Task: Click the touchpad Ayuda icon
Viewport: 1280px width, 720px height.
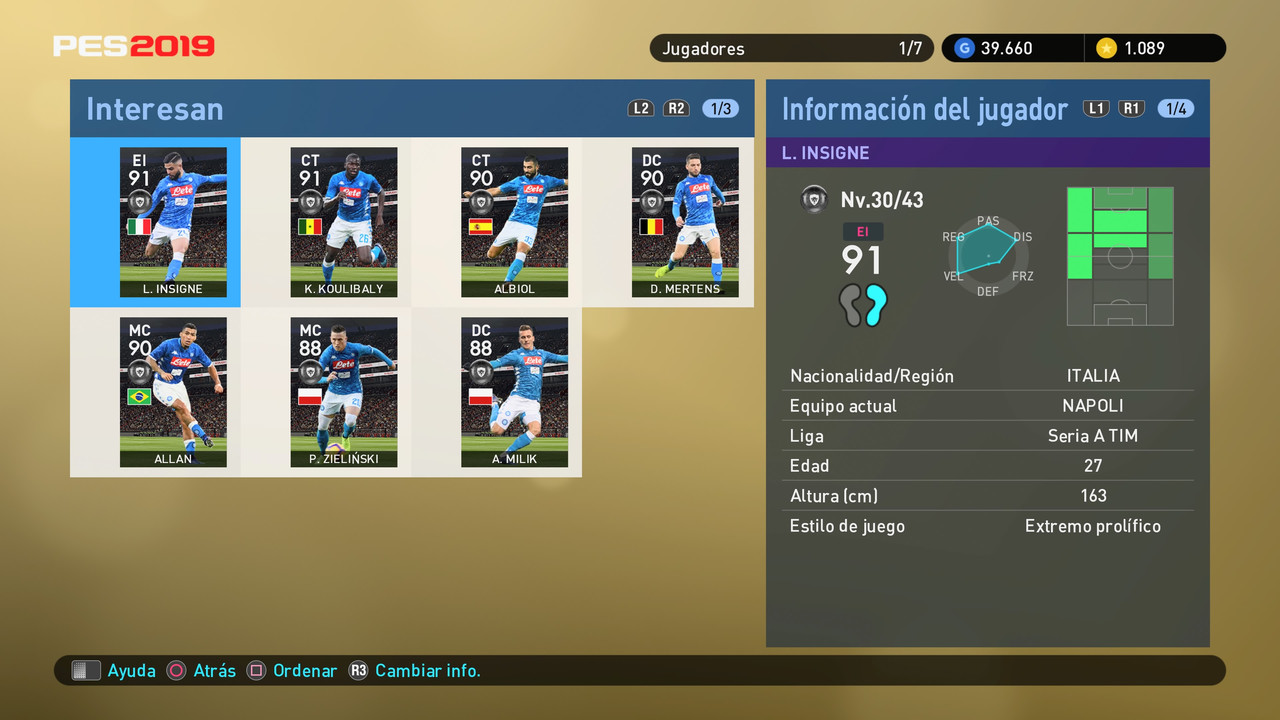Action: click(86, 670)
